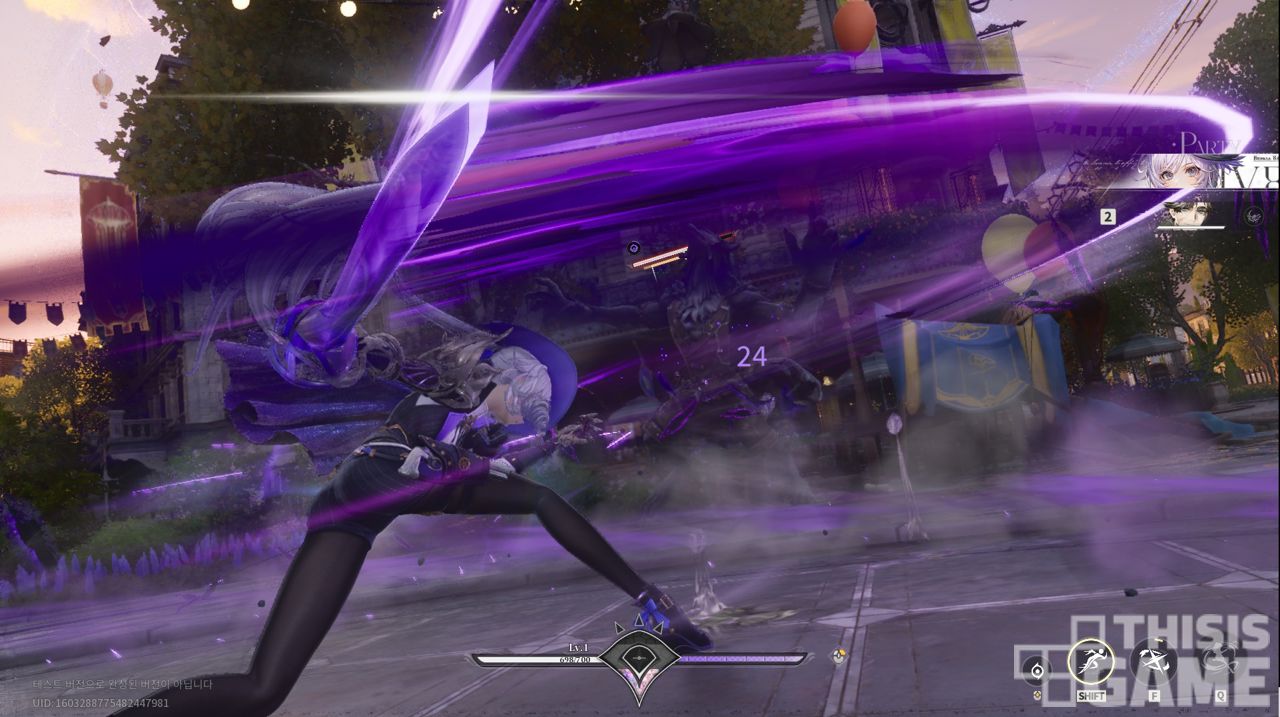Activate the sprint dash ability icon
Viewport: 1280px width, 717px height.
coord(1091,661)
